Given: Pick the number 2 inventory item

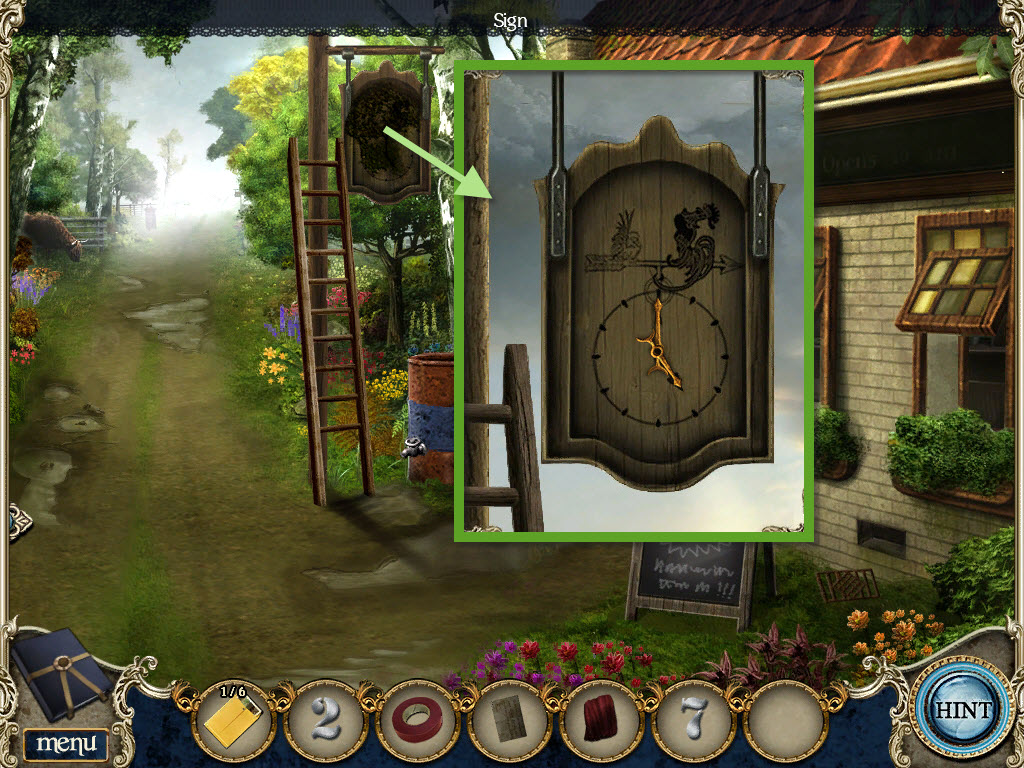Looking at the screenshot, I should coord(324,719).
